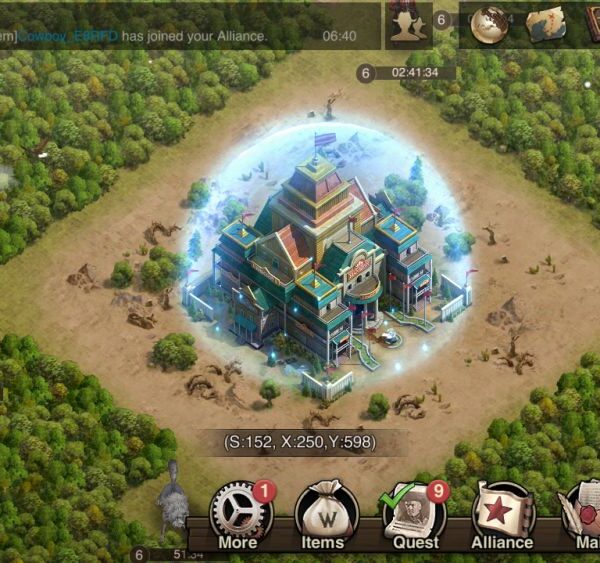600x563 pixels.
Task: Open the Items bag
Action: (x=322, y=514)
